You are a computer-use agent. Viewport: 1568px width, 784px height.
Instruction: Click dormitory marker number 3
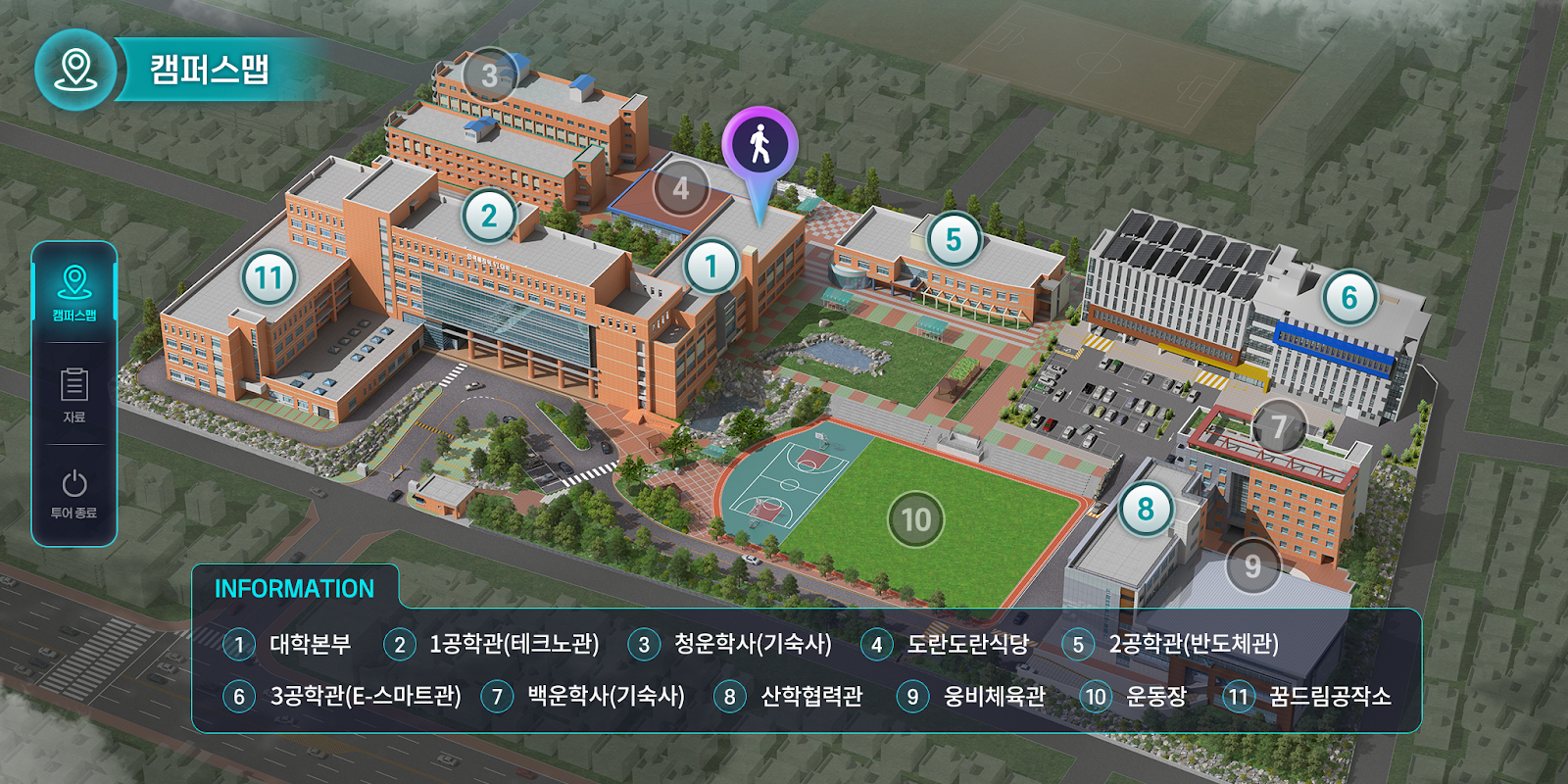coord(489,75)
